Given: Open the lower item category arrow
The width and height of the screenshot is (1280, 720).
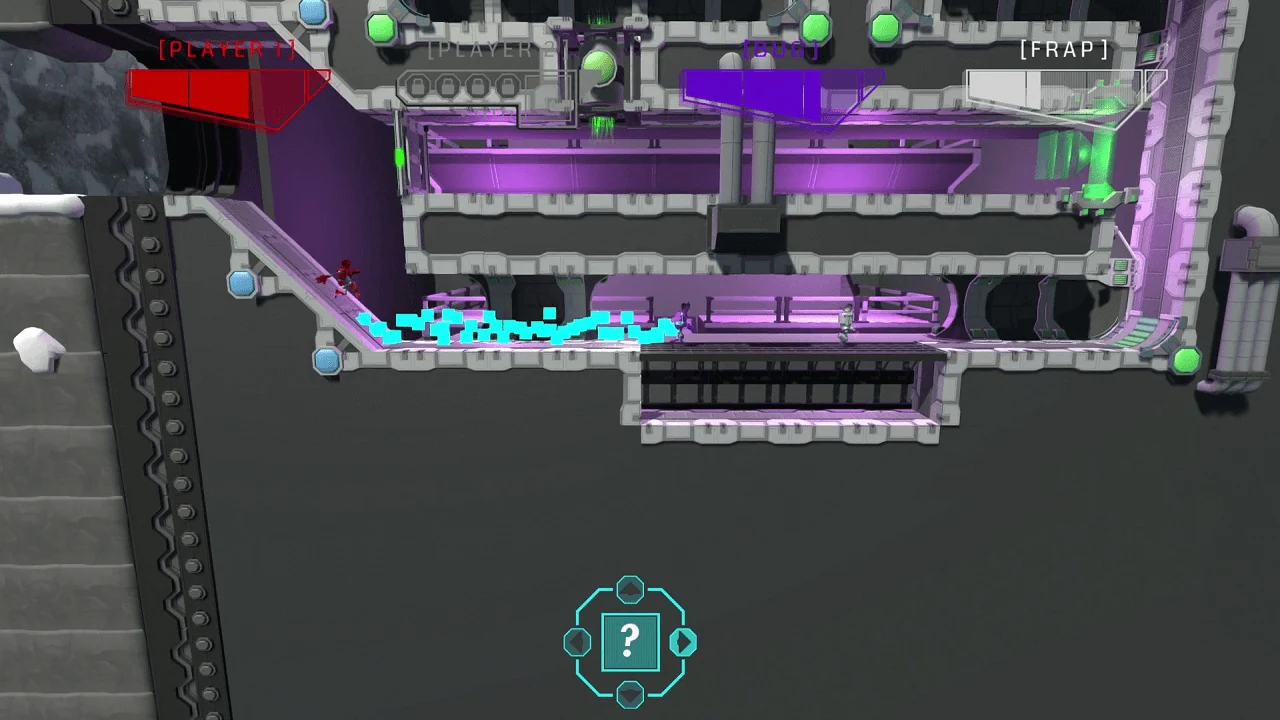Looking at the screenshot, I should pyautogui.click(x=629, y=696).
